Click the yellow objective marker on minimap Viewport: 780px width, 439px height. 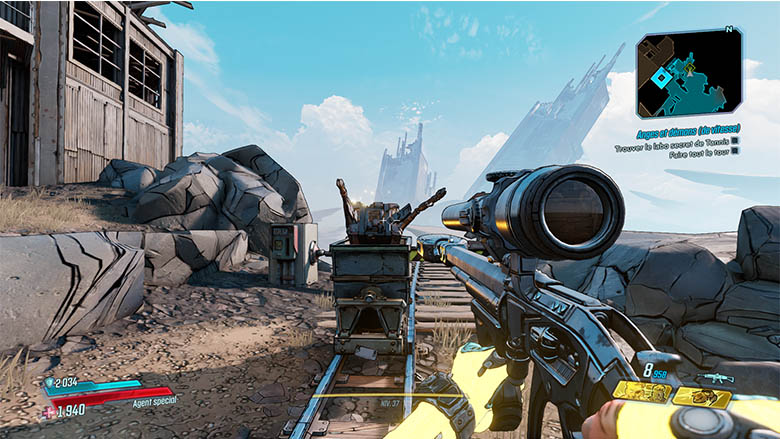[688, 66]
